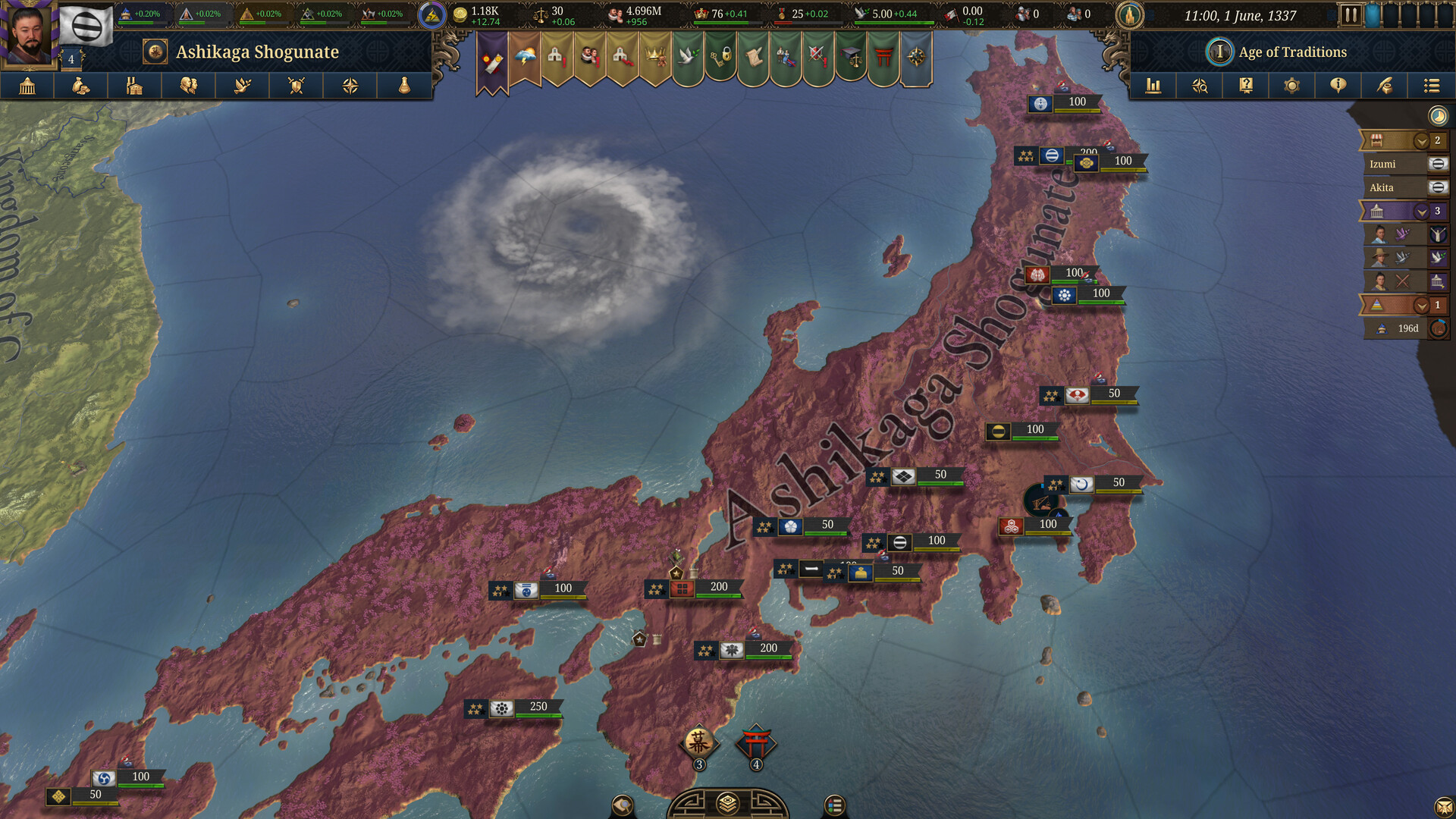This screenshot has width=1456, height=819.
Task: Open the Diplomacy dove icon panel
Action: (241, 86)
